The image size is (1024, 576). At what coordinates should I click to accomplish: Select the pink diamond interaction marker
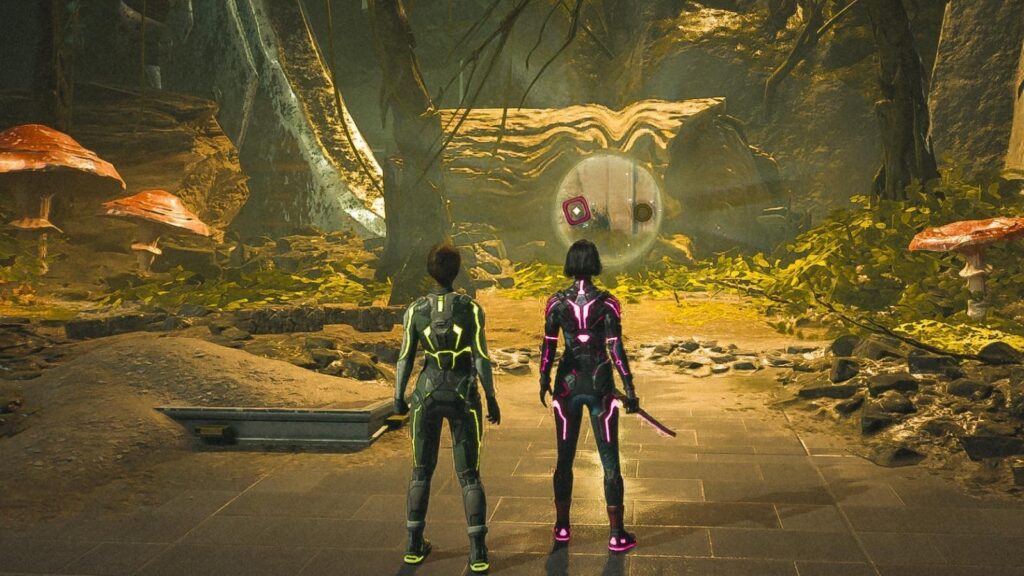point(576,211)
